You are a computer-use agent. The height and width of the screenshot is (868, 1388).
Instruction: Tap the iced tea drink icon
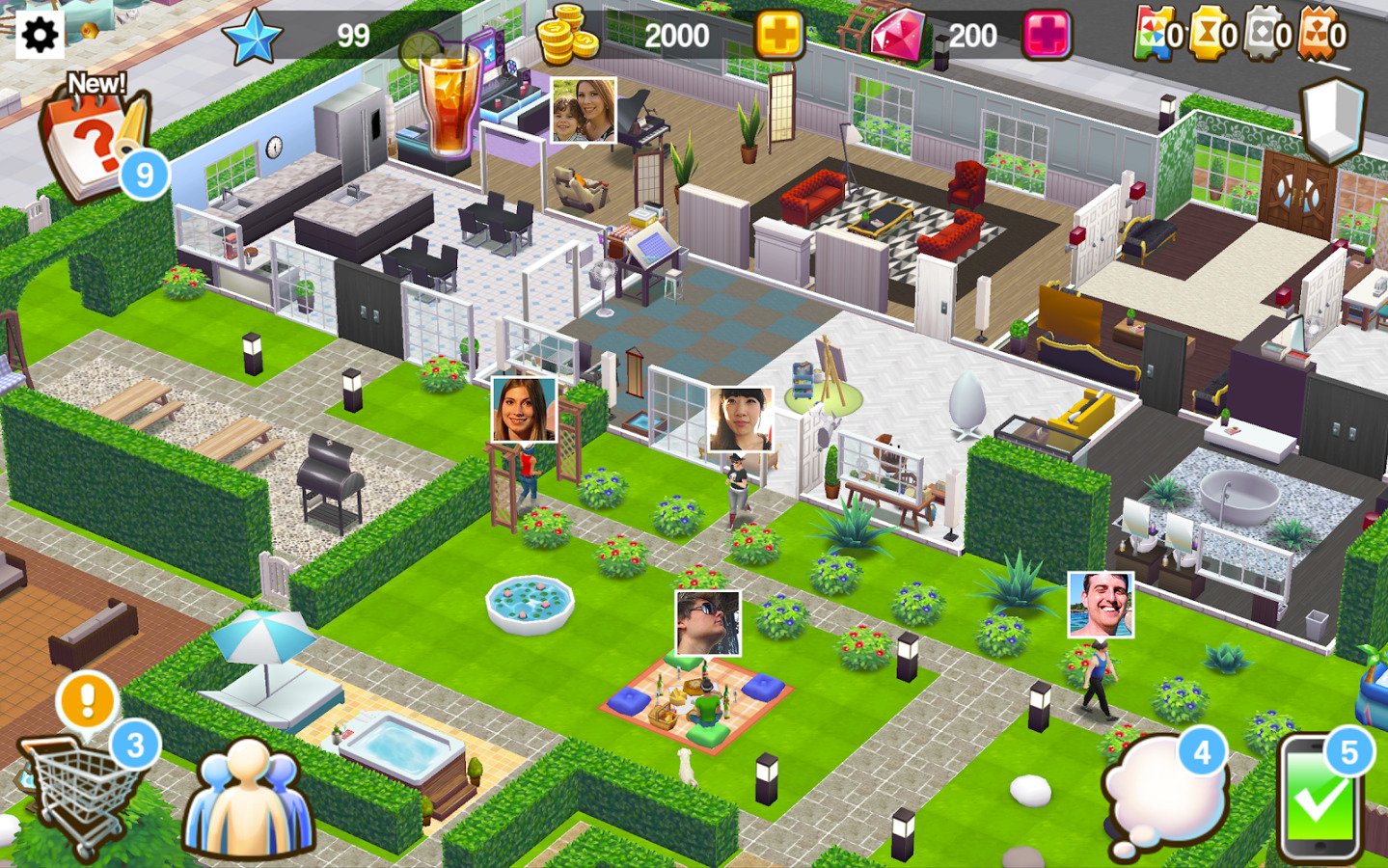click(x=449, y=98)
